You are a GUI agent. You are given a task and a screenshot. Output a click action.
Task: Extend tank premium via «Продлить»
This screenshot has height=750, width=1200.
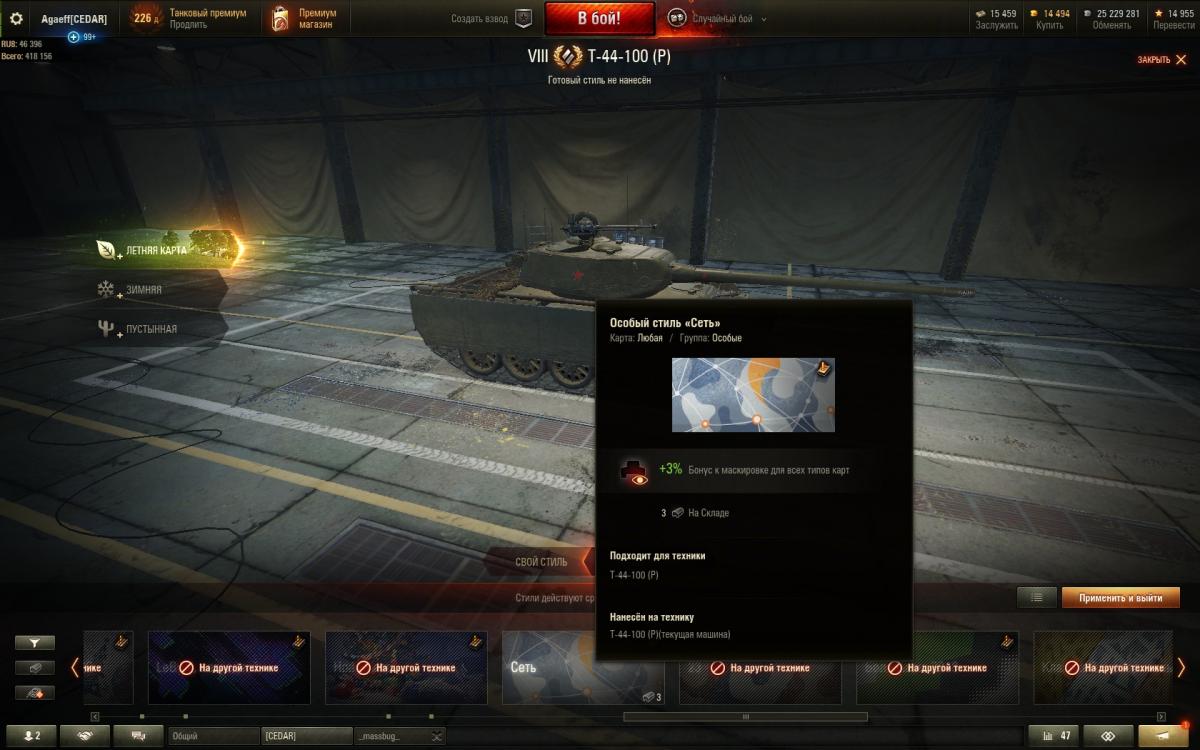tap(189, 25)
